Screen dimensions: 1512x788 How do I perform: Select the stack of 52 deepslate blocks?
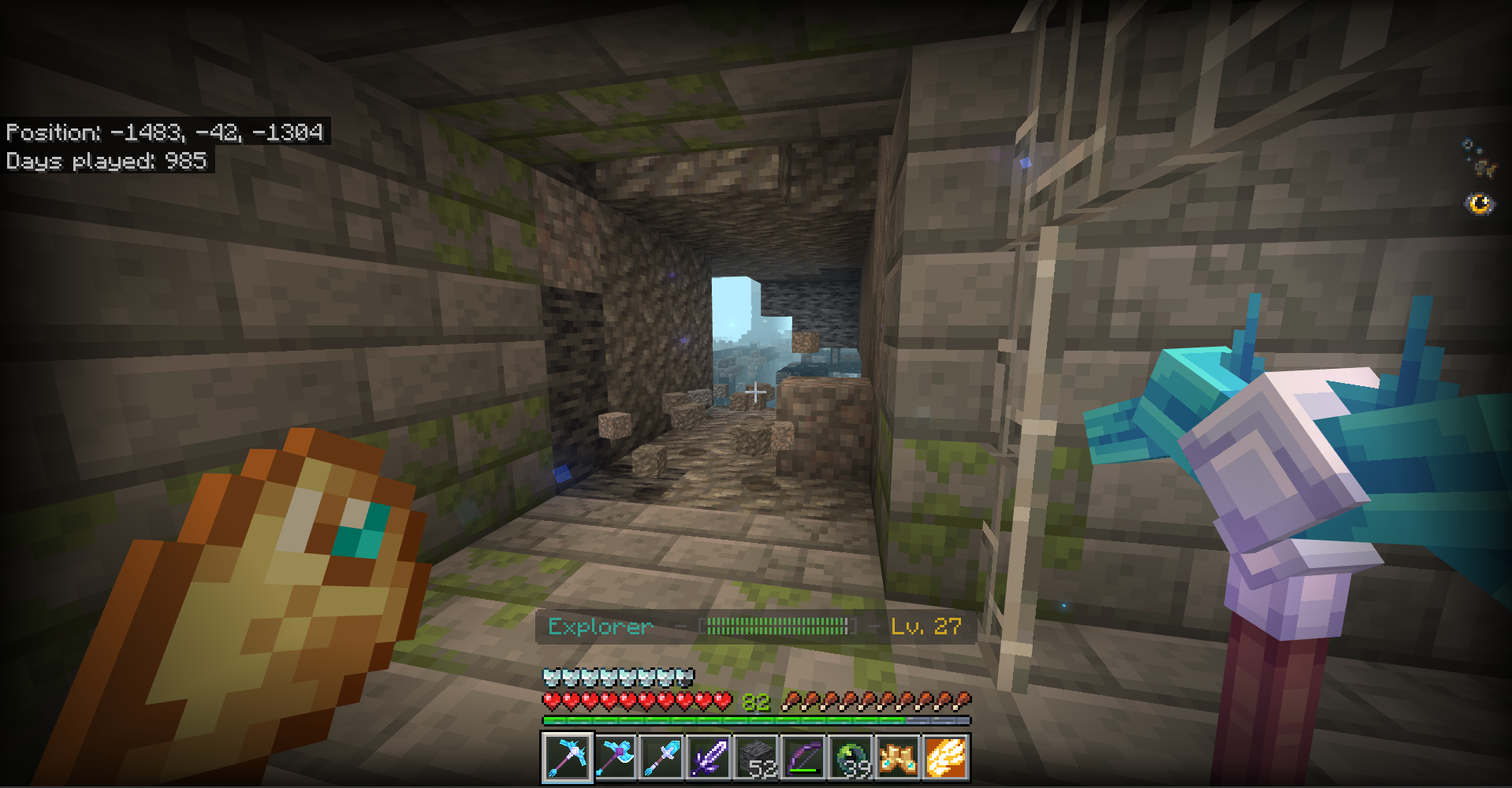point(755,756)
